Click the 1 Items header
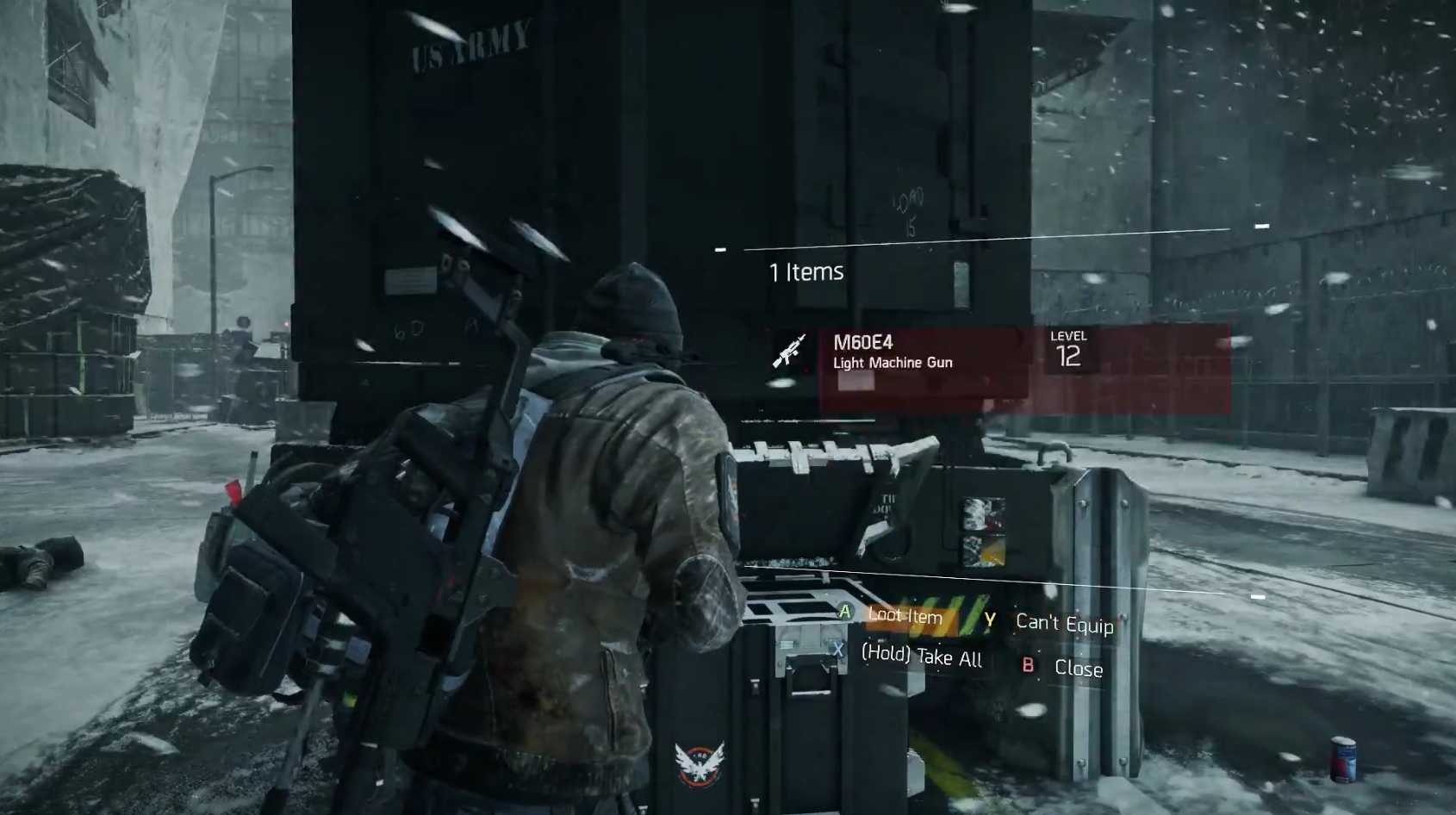This screenshot has height=815, width=1456. point(806,271)
